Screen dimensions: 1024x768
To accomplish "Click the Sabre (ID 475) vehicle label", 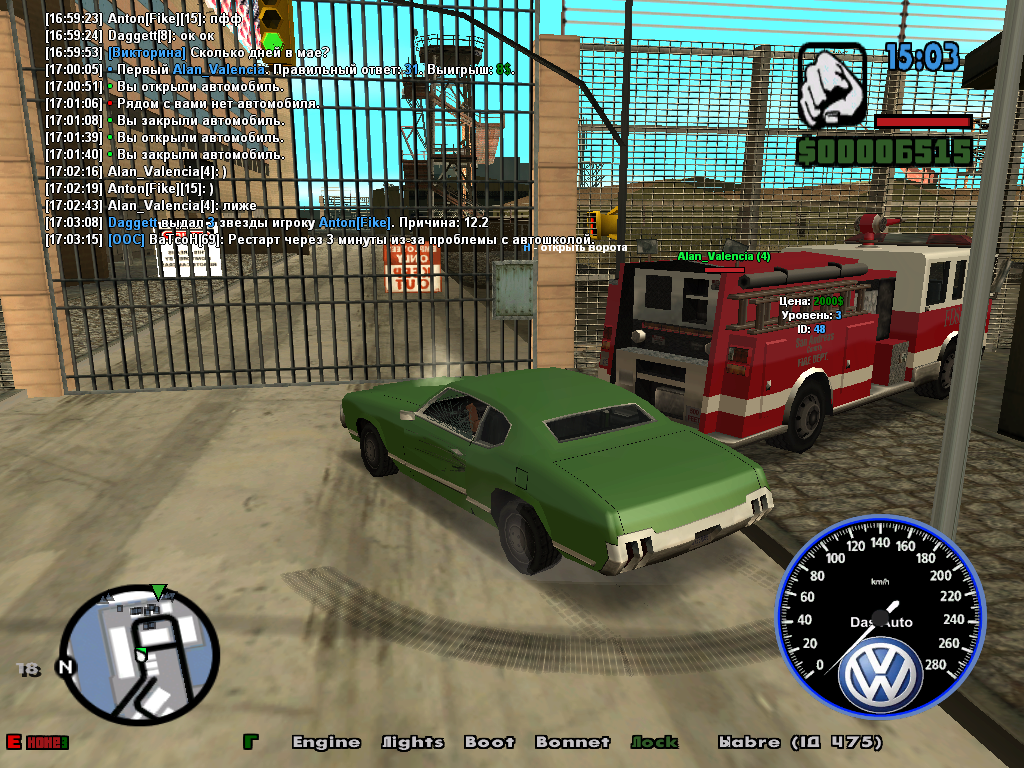I will click(x=799, y=742).
